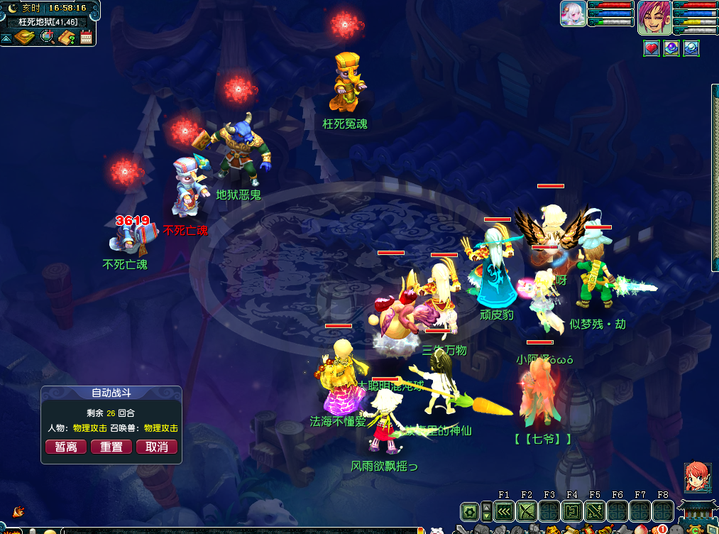Use the F2 crossed-weapons skill slot
Viewport: 719px width, 534px height.
pos(526,512)
